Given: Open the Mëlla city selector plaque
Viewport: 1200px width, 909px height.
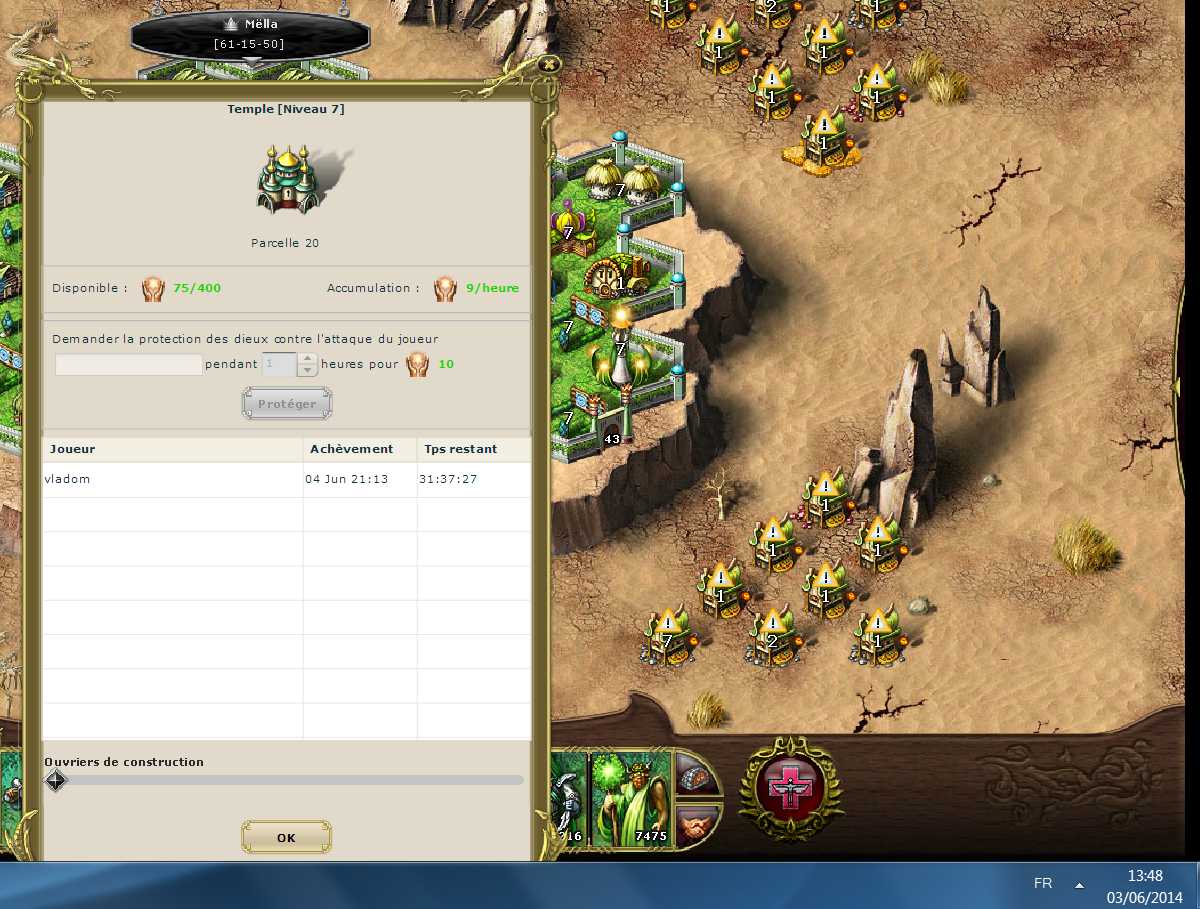Looking at the screenshot, I should pyautogui.click(x=250, y=35).
